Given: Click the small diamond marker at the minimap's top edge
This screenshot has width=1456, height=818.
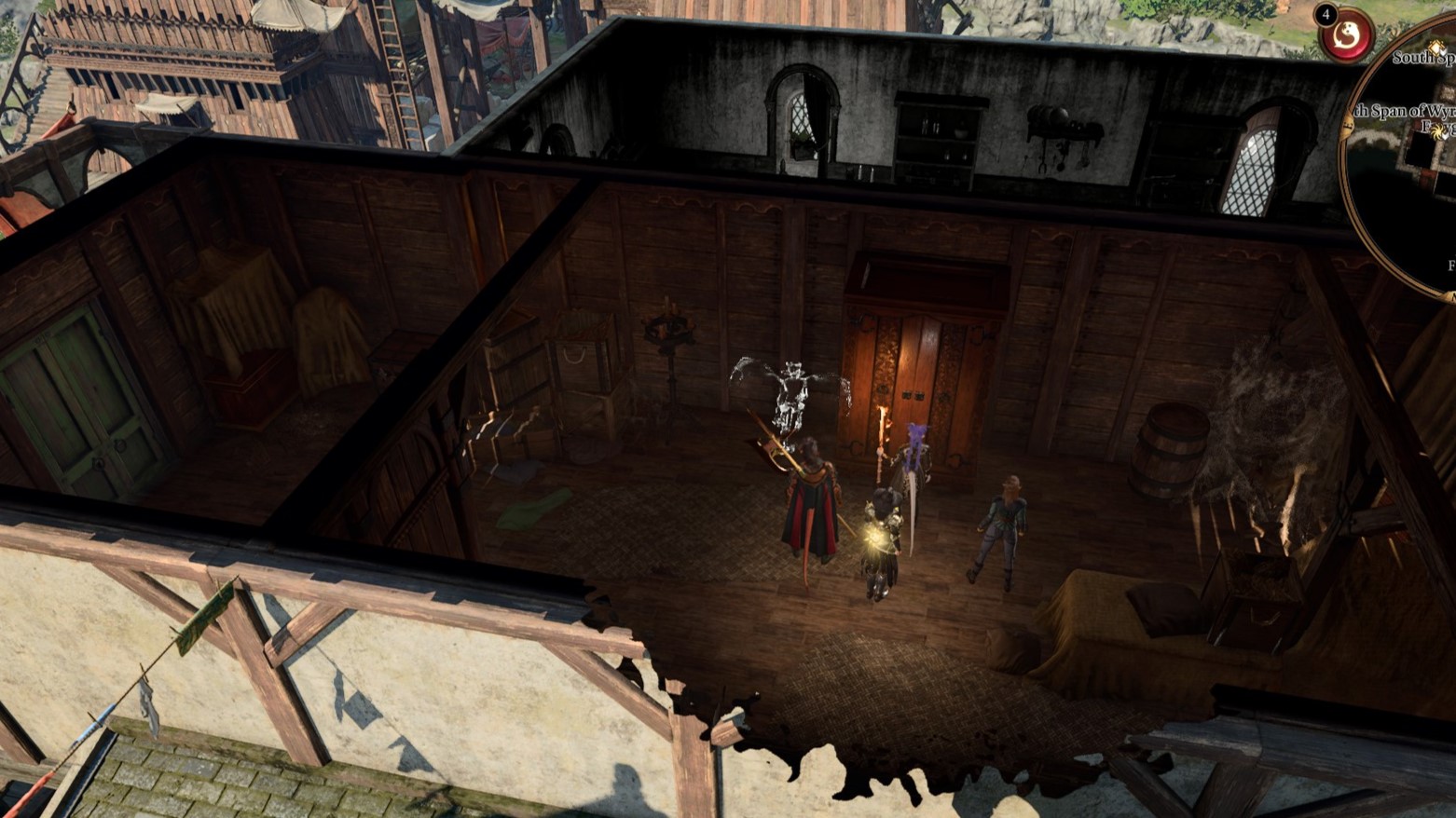Looking at the screenshot, I should coord(1436,46).
